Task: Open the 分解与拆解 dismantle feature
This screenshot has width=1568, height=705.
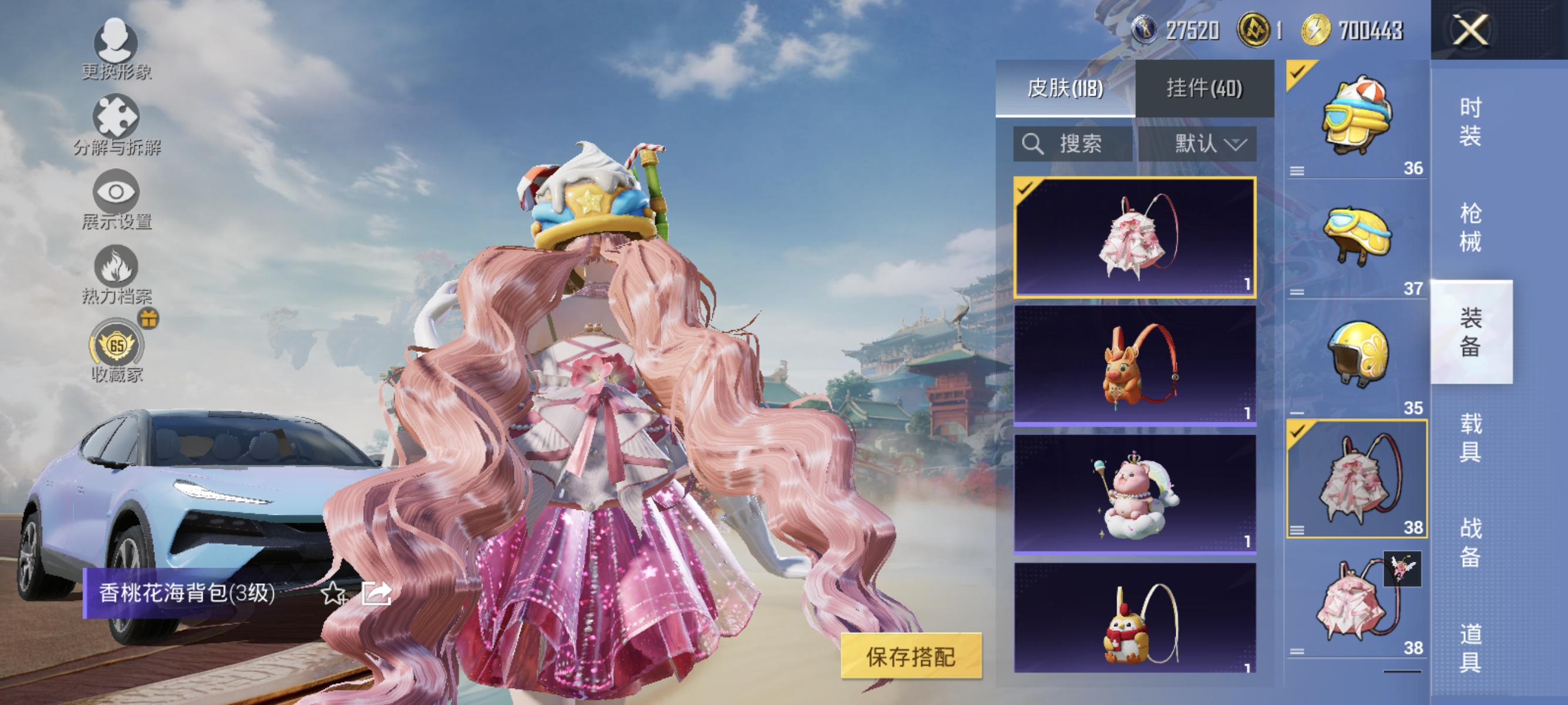Action: 117,119
